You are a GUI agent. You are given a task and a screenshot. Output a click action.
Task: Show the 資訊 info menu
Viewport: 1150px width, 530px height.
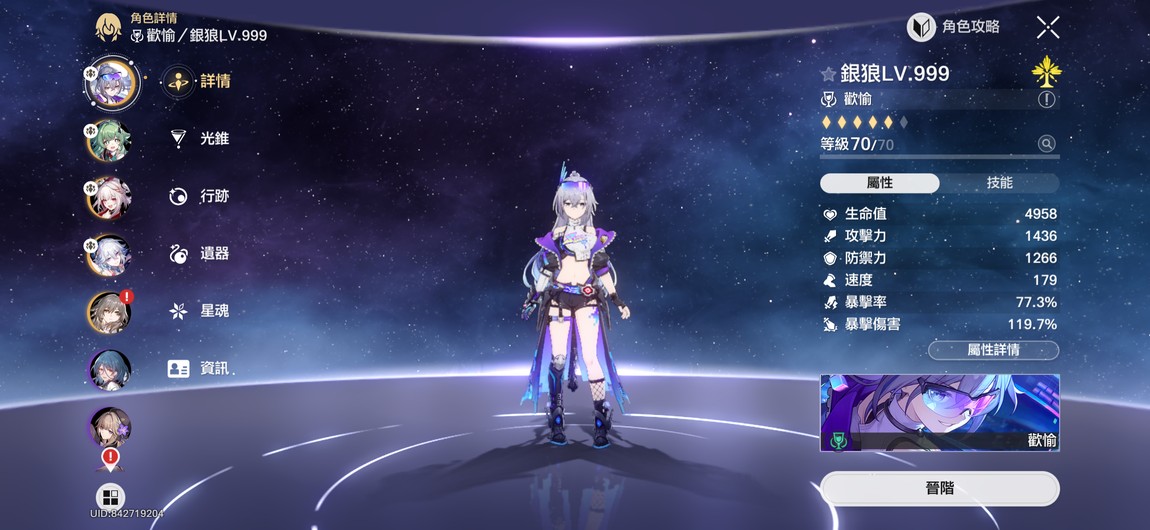200,368
